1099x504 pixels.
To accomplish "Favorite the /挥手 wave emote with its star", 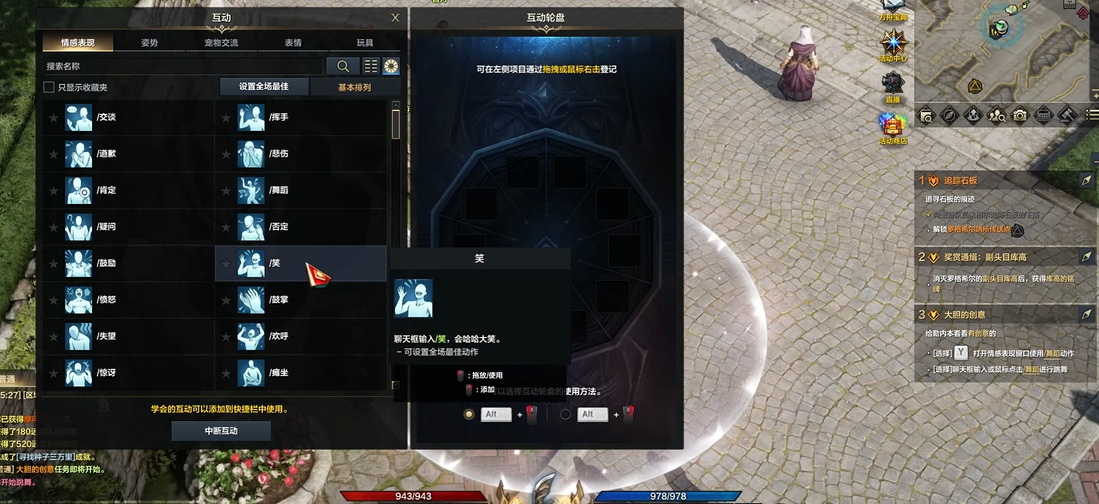I will (x=224, y=118).
